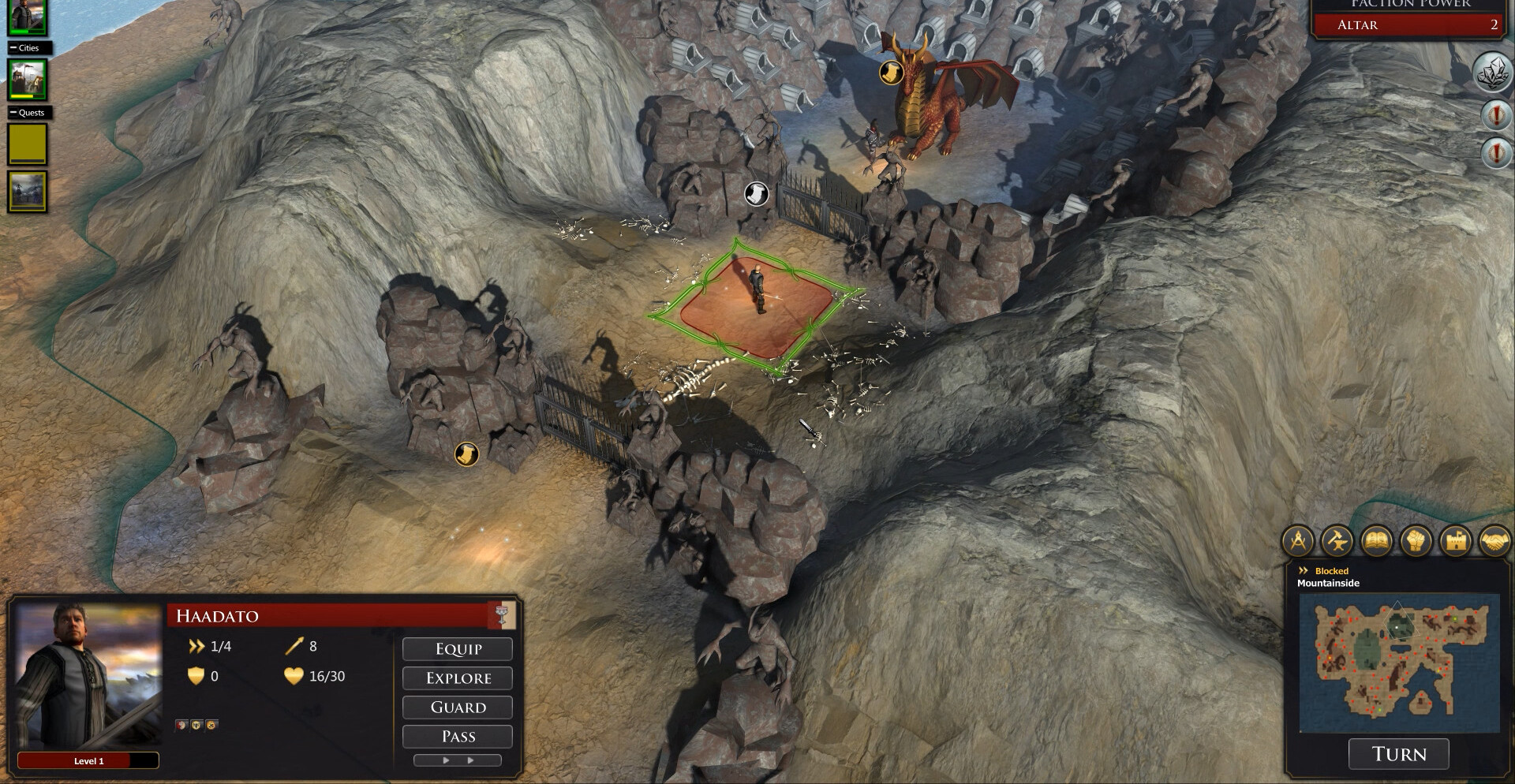Open the handshake diplomacy icon
The image size is (1515, 784).
[x=1494, y=541]
